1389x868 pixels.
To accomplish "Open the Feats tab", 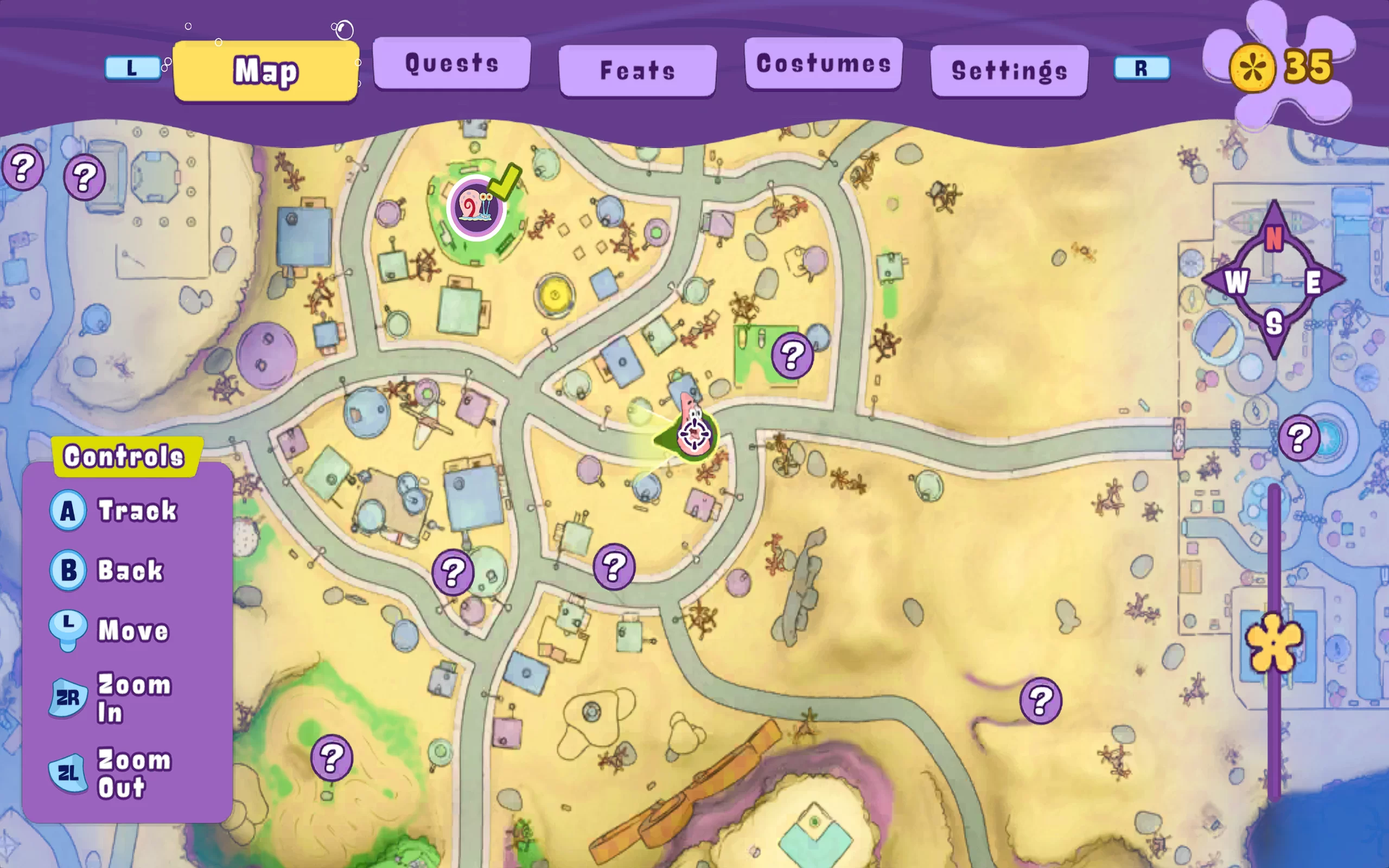I will tap(637, 71).
